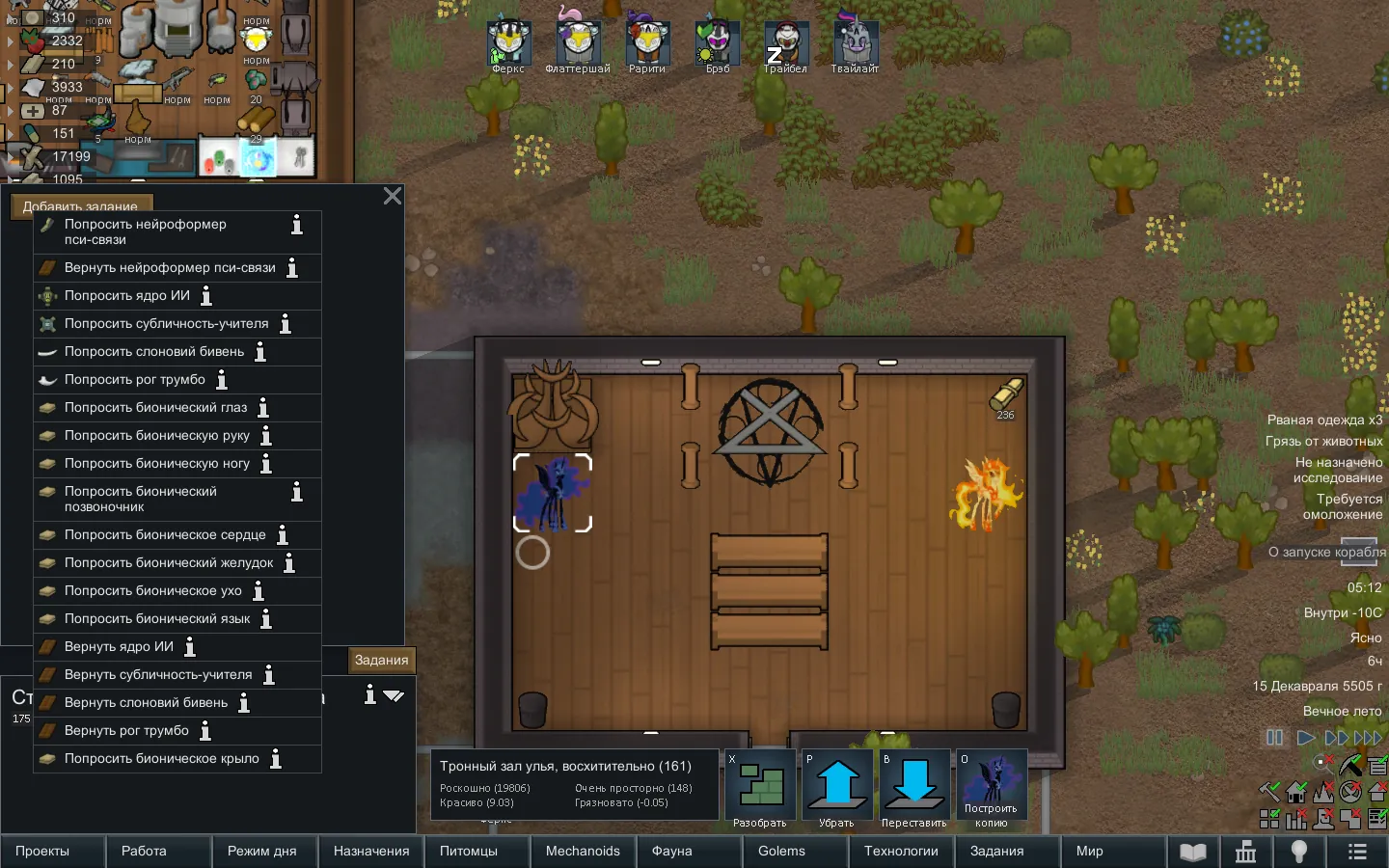Viewport: 1389px width, 868px height.
Task: Select colonist Флаттершай portrait
Action: 577,41
